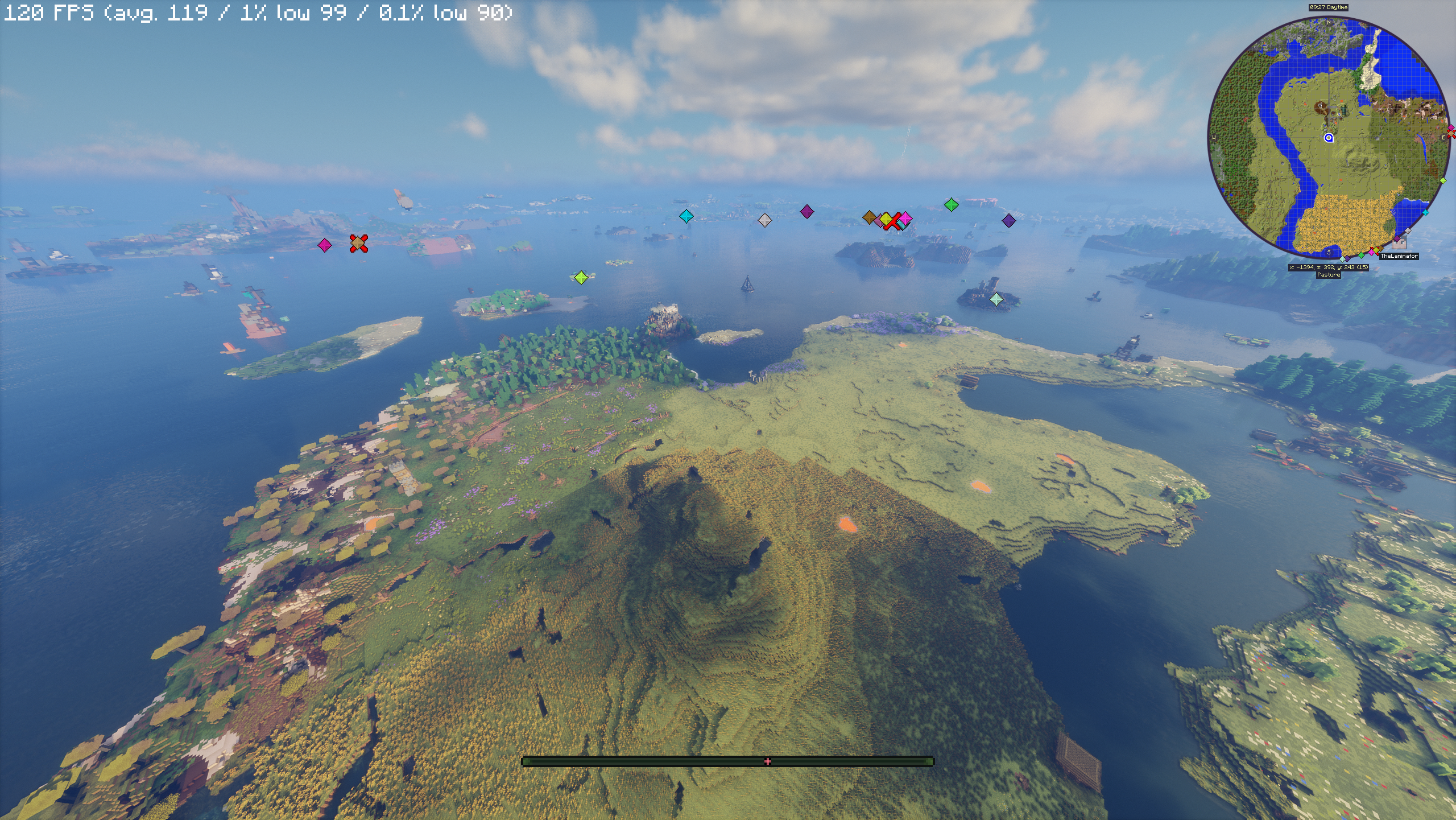
Task: Select the player position arrow on the minimap
Action: click(1329, 138)
